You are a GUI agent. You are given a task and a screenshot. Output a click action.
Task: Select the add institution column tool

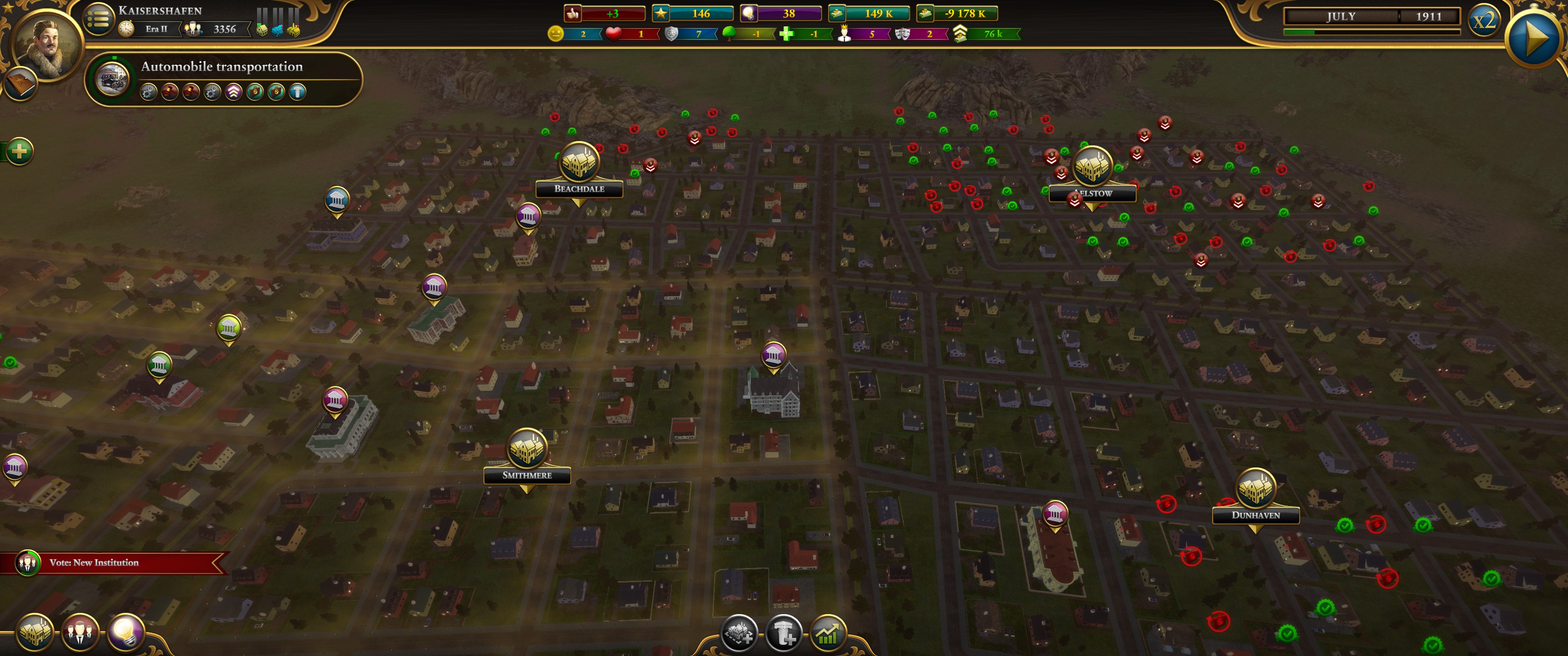click(784, 634)
